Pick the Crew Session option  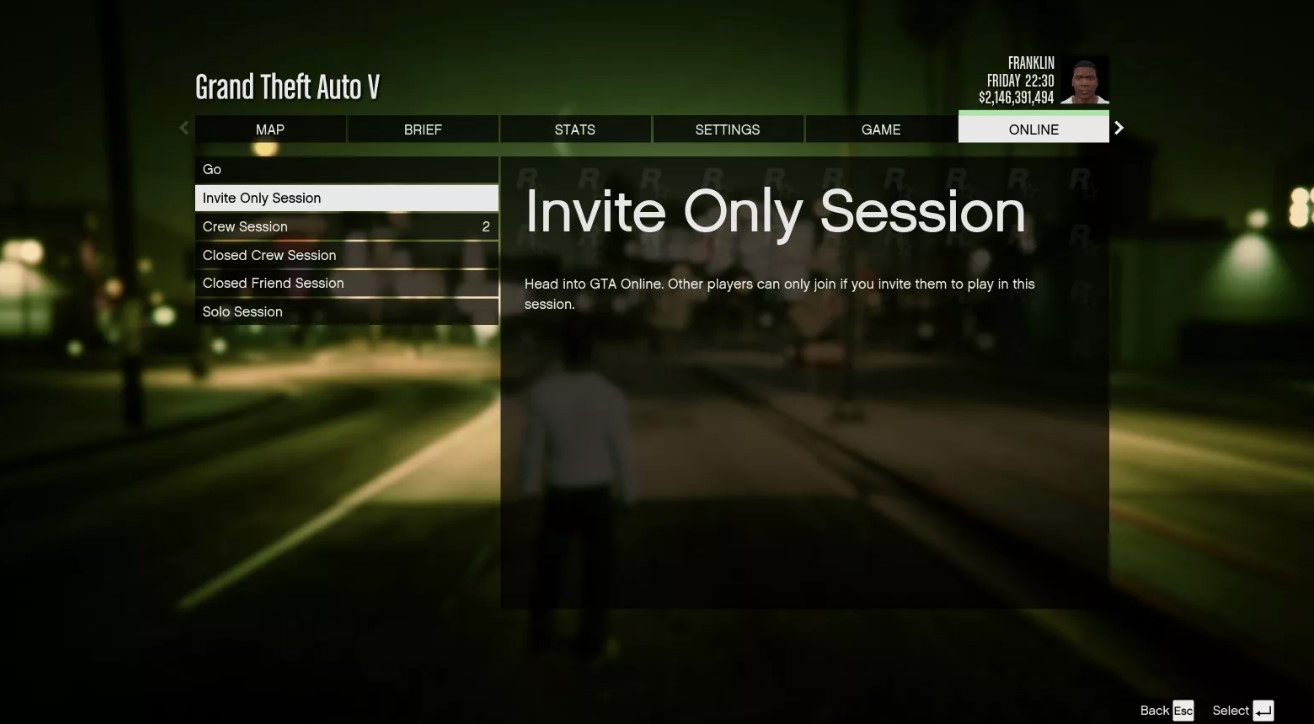[346, 227]
